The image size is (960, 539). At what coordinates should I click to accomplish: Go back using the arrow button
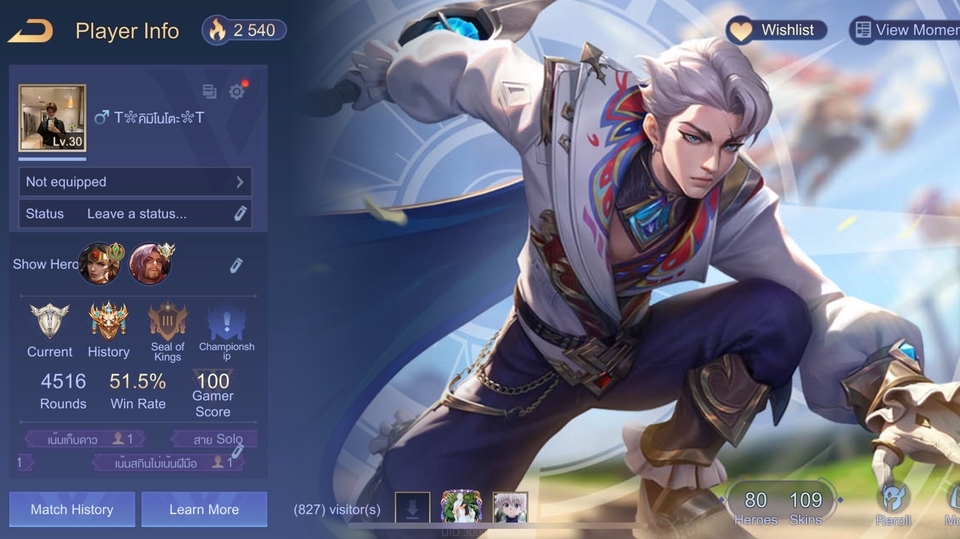[30, 31]
